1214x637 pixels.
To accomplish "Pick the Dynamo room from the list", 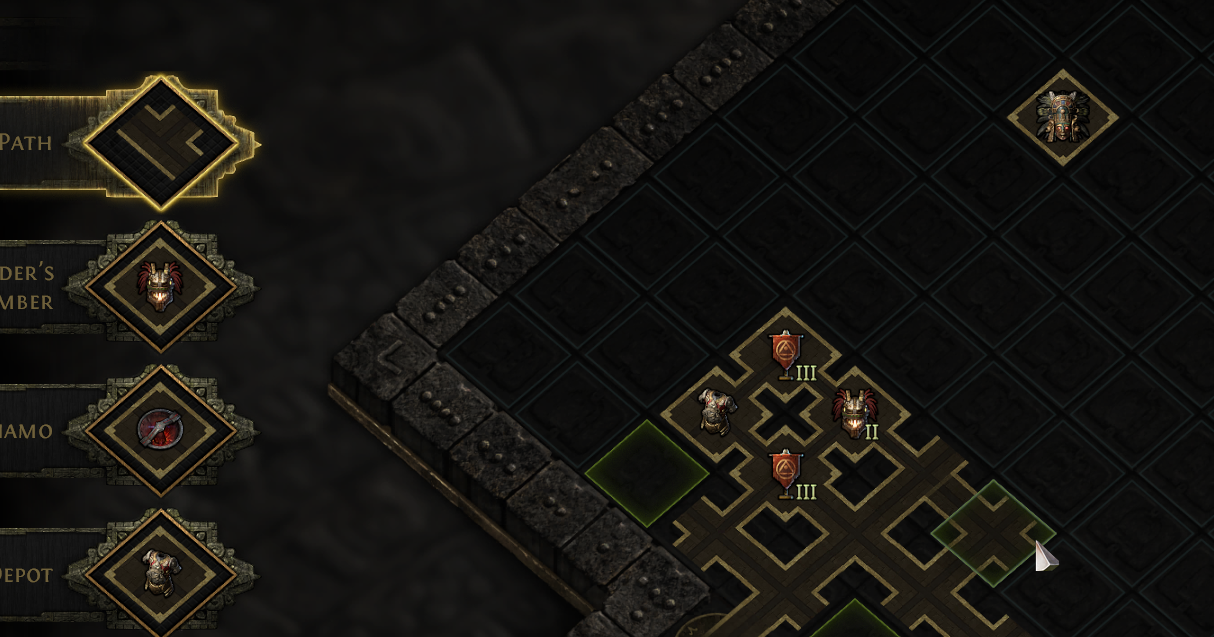I will tap(160, 431).
